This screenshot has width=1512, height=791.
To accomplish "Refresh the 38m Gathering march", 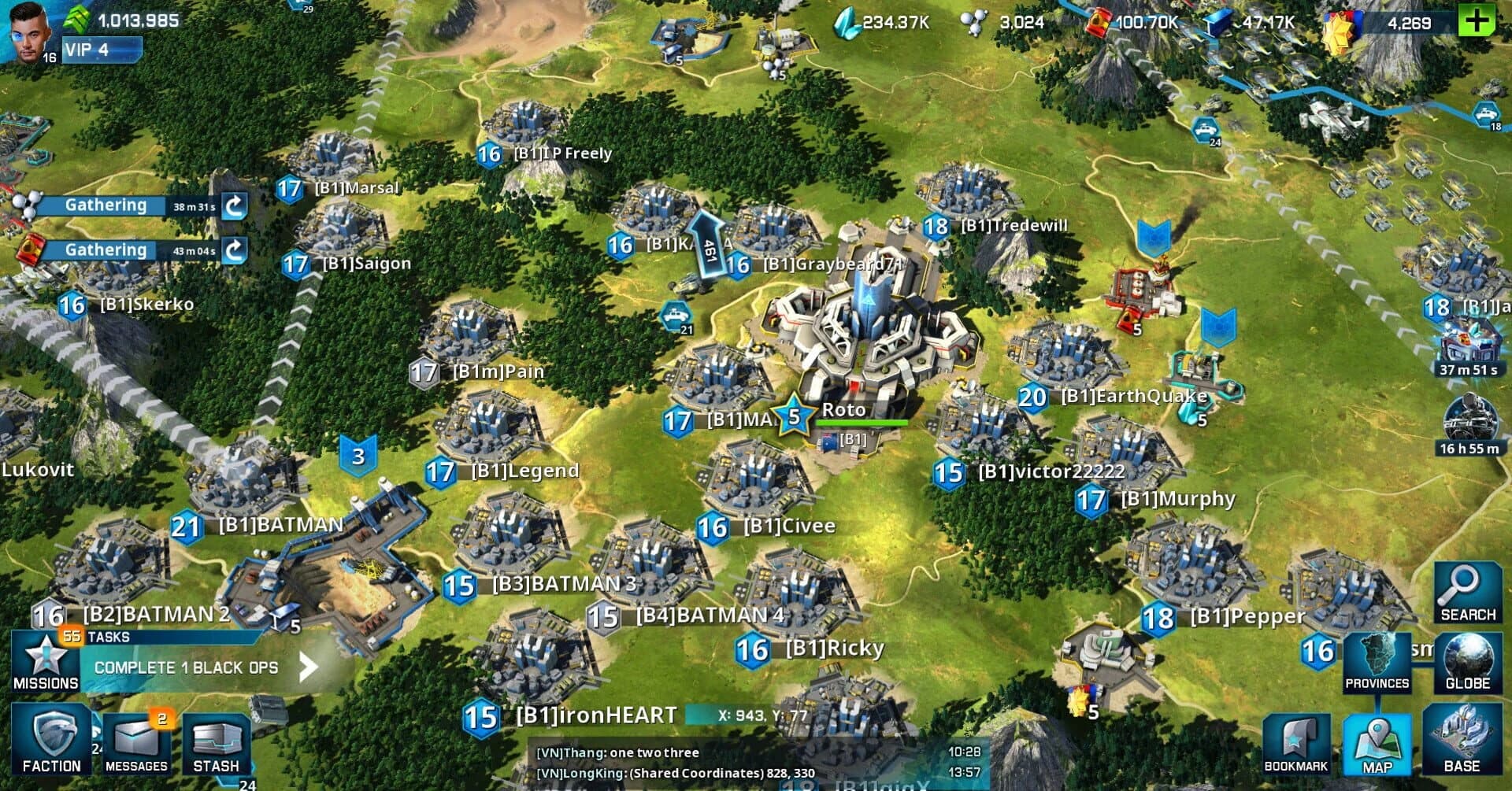I will coord(237,206).
